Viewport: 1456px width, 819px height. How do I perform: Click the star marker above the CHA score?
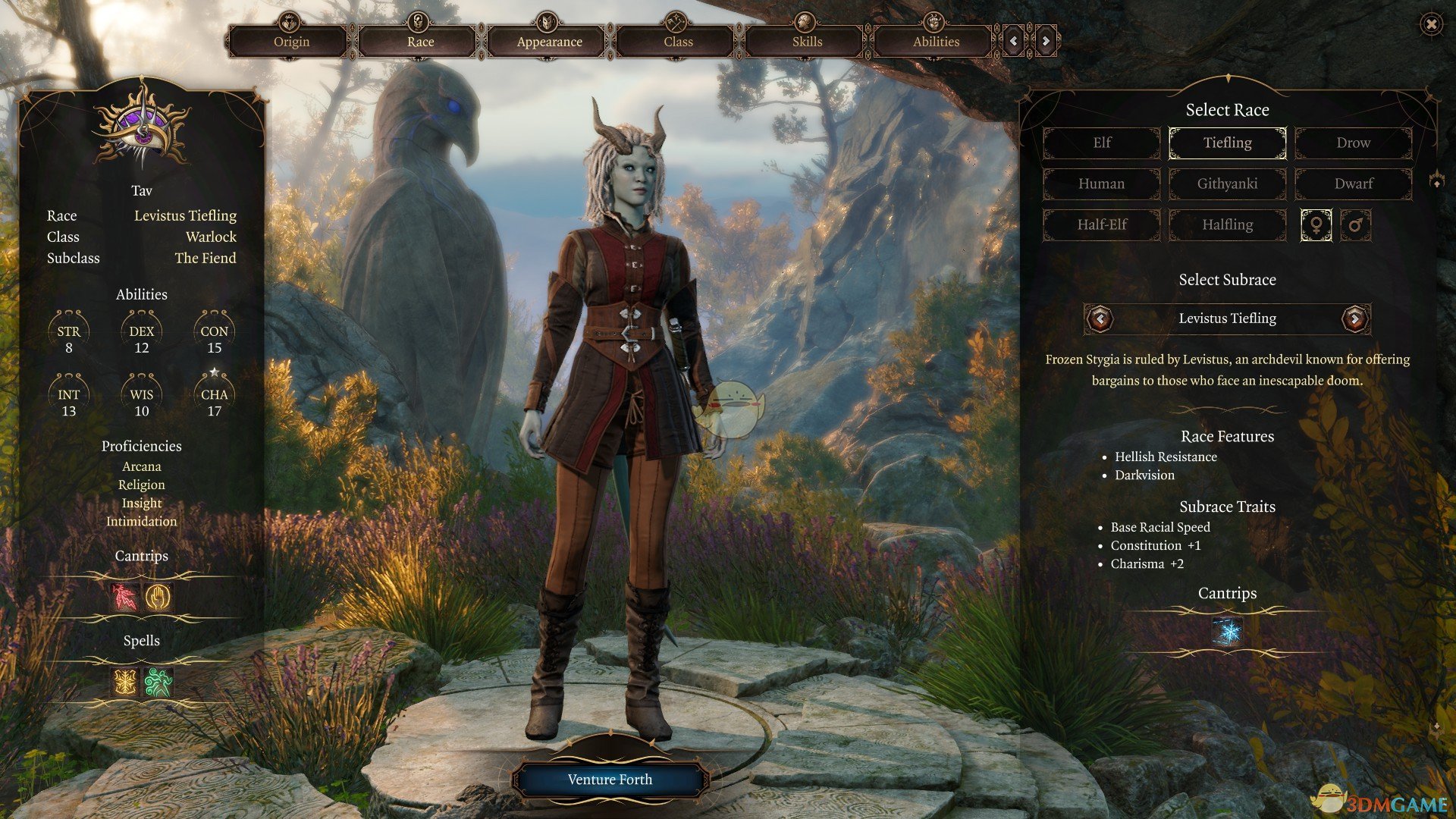click(215, 371)
